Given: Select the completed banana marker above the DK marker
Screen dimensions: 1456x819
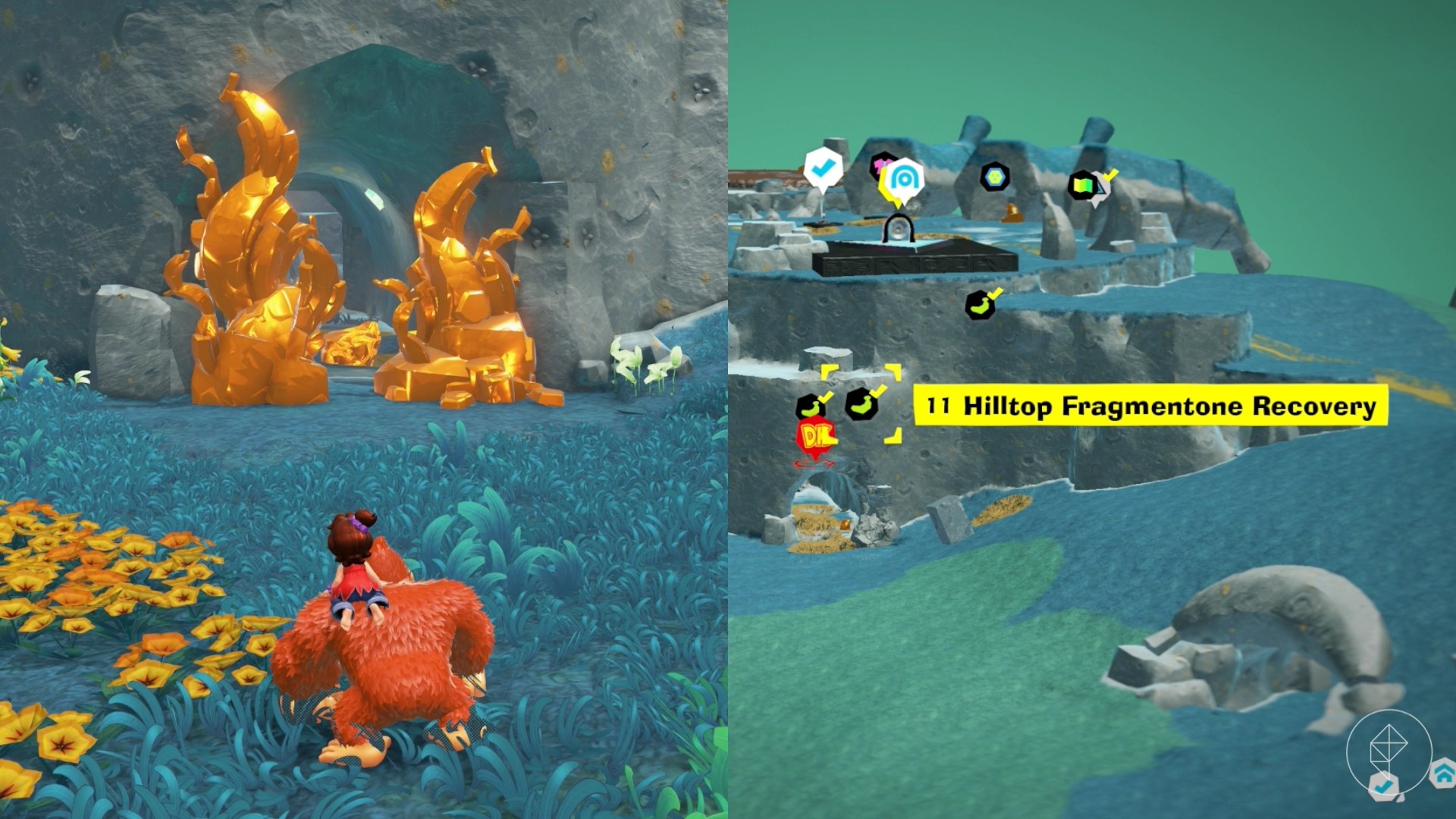Looking at the screenshot, I should (x=811, y=405).
